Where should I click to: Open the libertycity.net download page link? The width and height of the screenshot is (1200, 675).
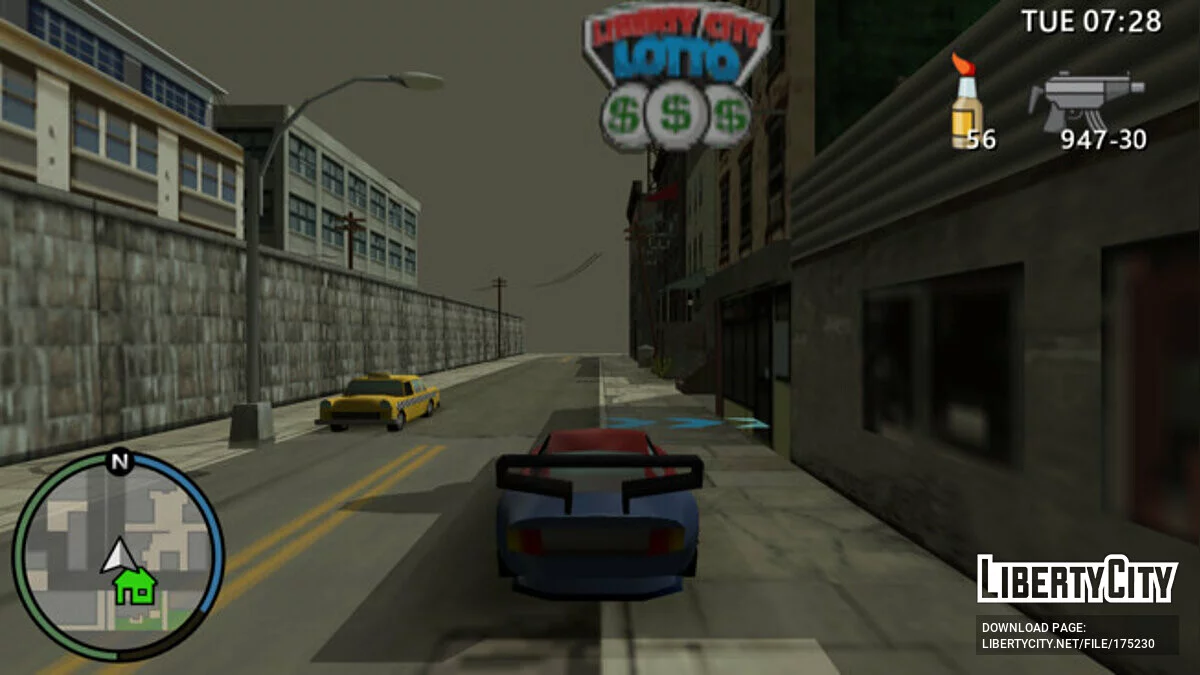(x=1068, y=643)
